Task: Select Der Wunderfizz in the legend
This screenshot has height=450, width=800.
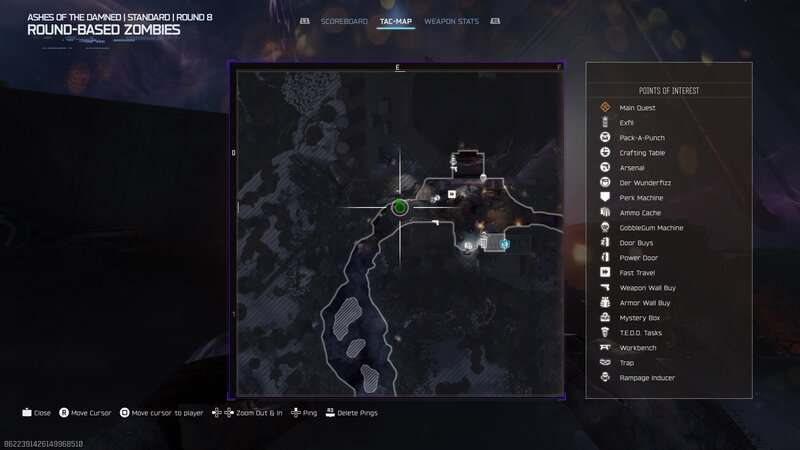Action: pos(643,183)
